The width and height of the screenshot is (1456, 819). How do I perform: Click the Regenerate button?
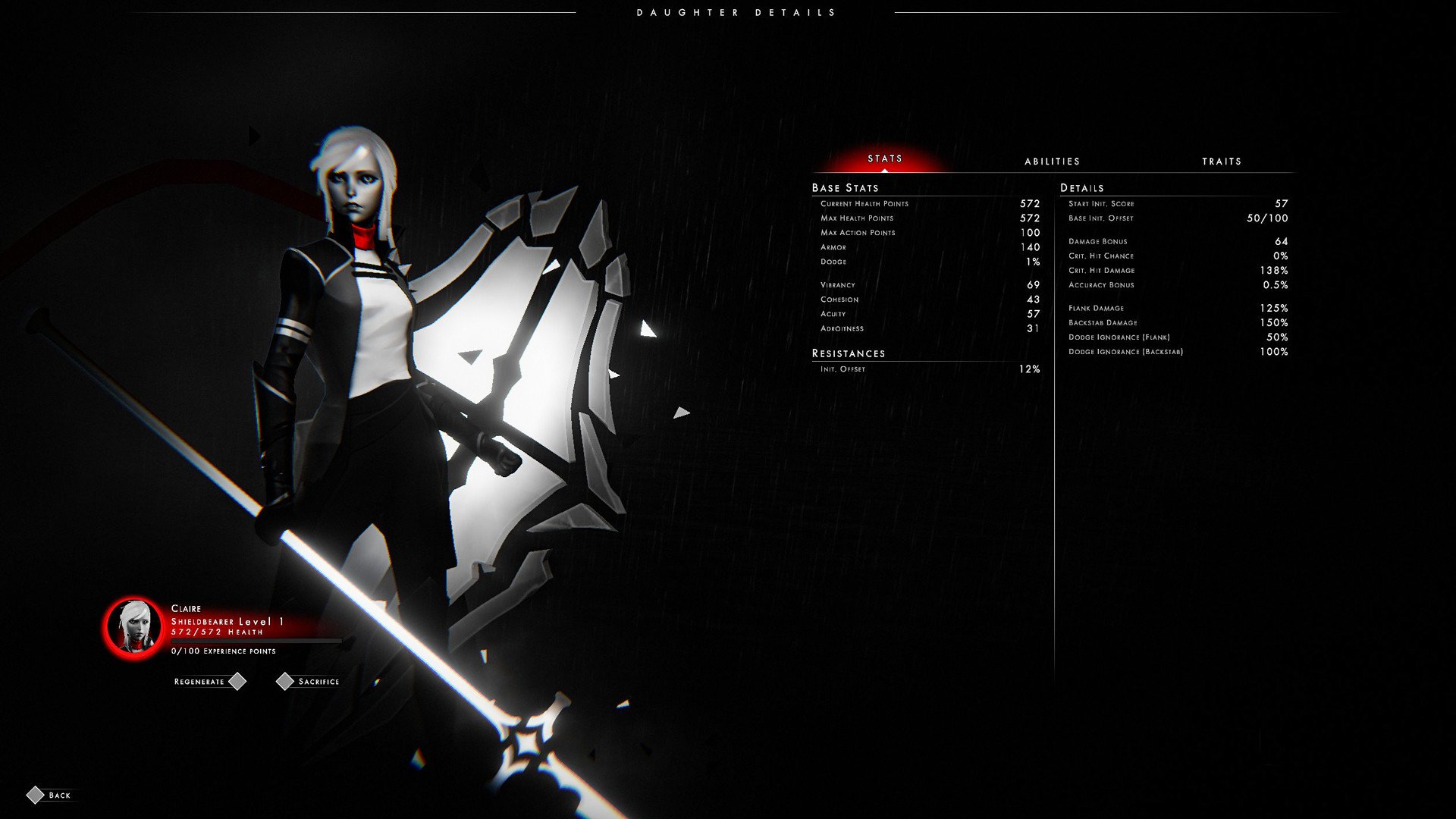(x=199, y=681)
